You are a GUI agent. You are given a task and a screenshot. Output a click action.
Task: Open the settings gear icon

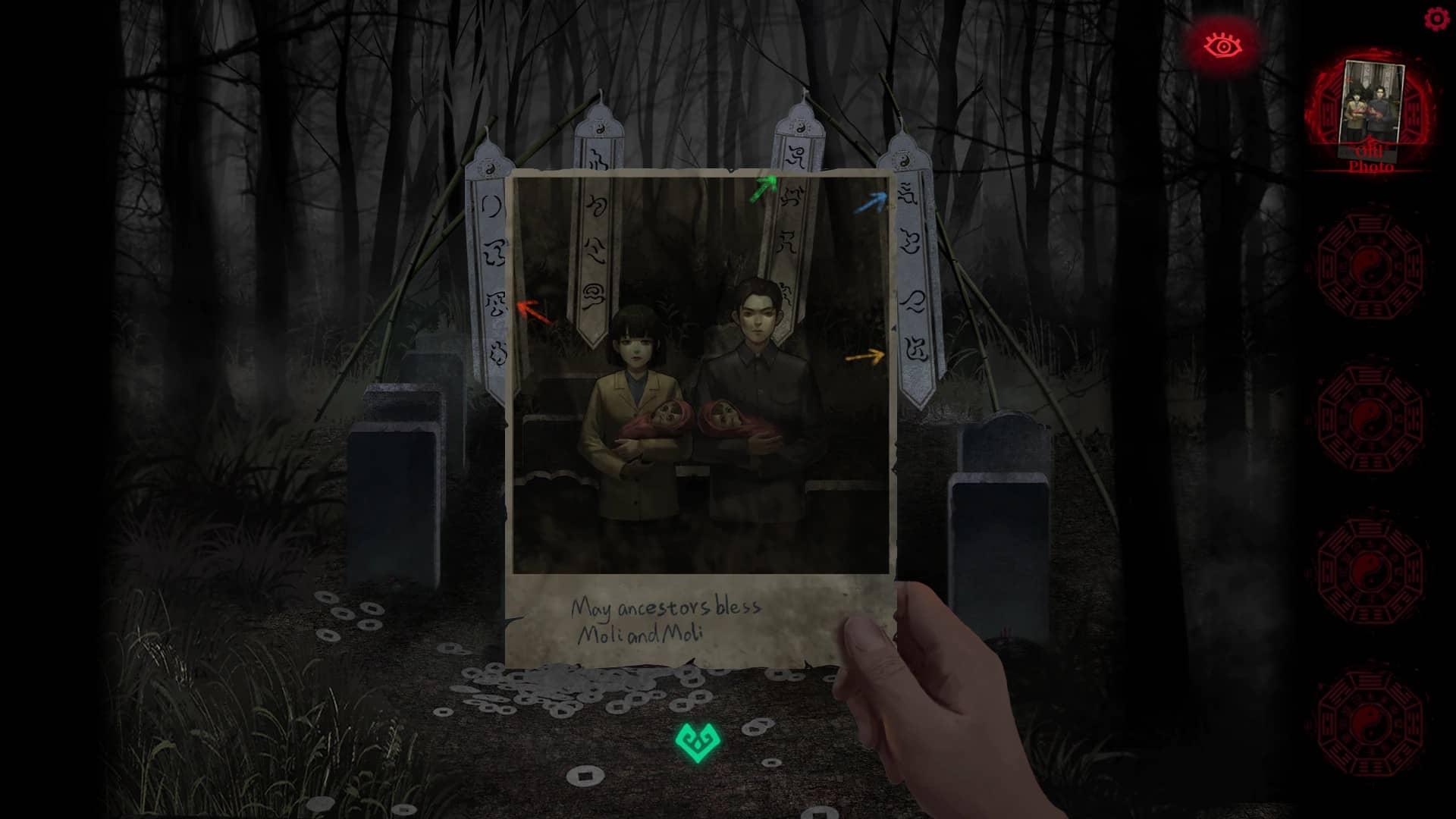point(1436,19)
